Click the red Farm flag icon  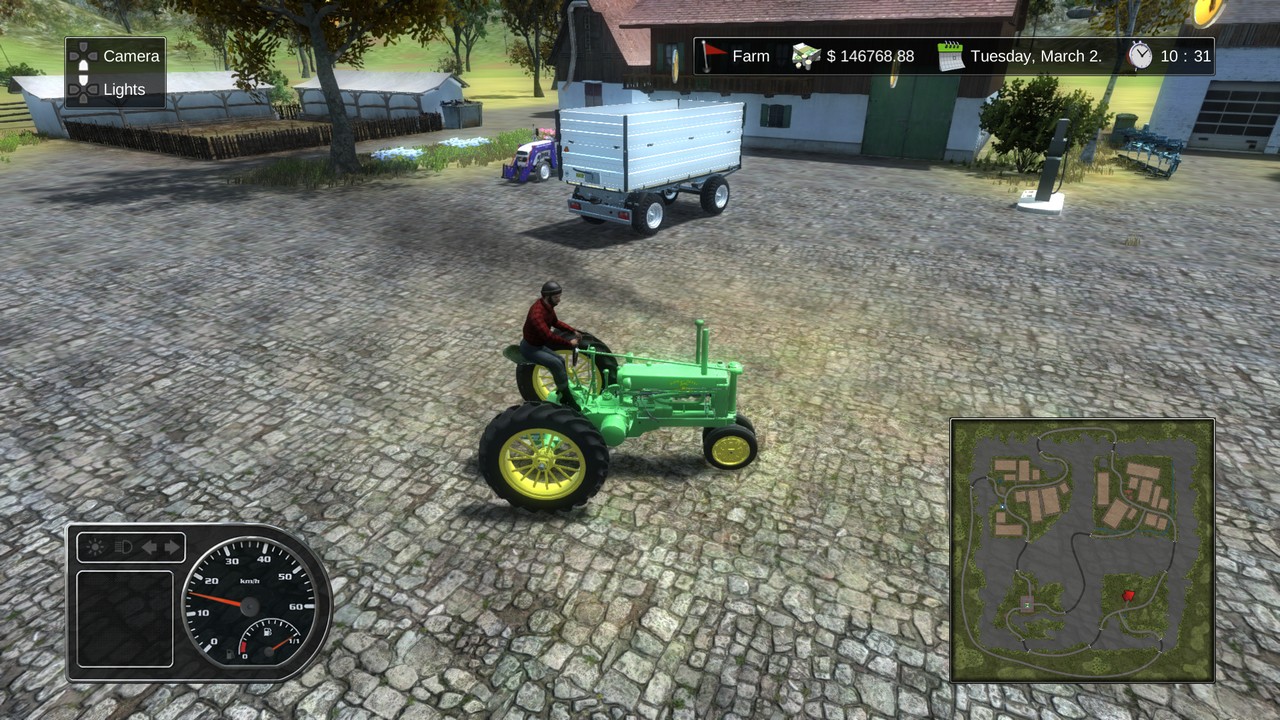tap(713, 56)
